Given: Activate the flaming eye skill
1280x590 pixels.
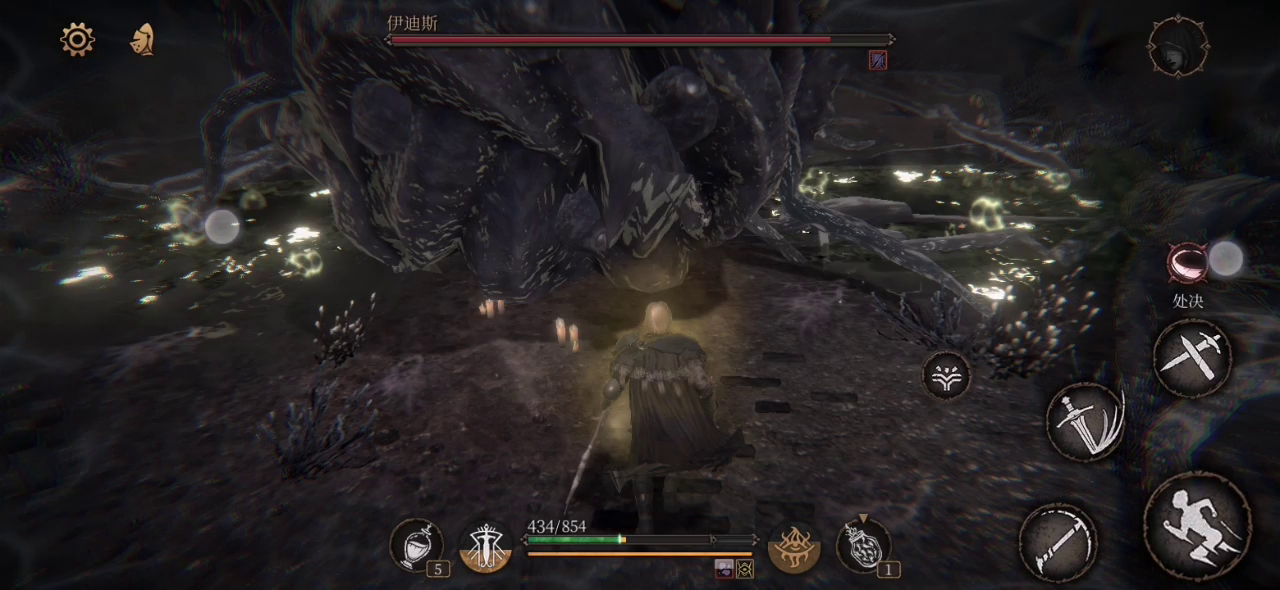Looking at the screenshot, I should pos(794,547).
